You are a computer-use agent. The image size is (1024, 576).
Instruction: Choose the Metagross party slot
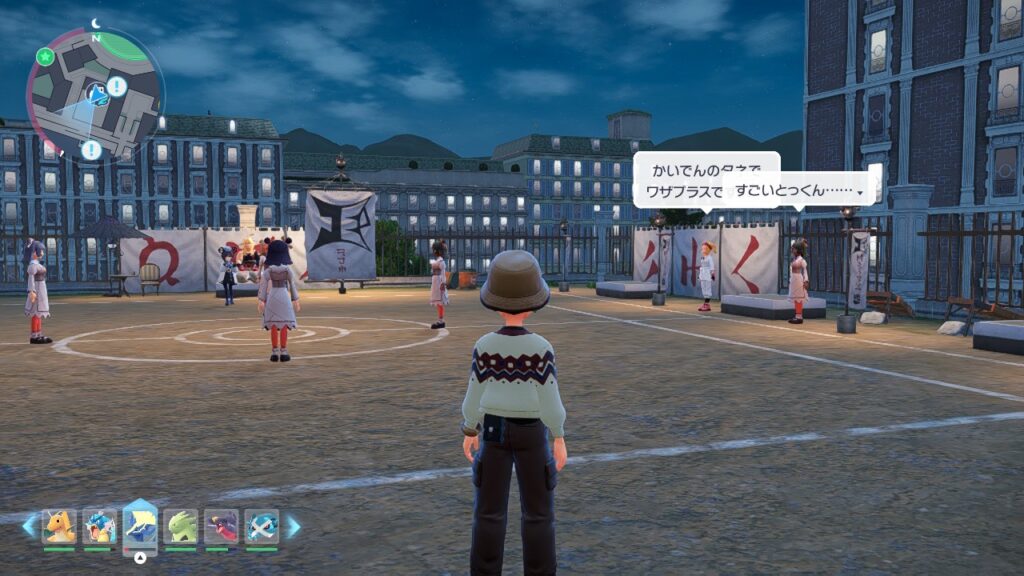262,526
